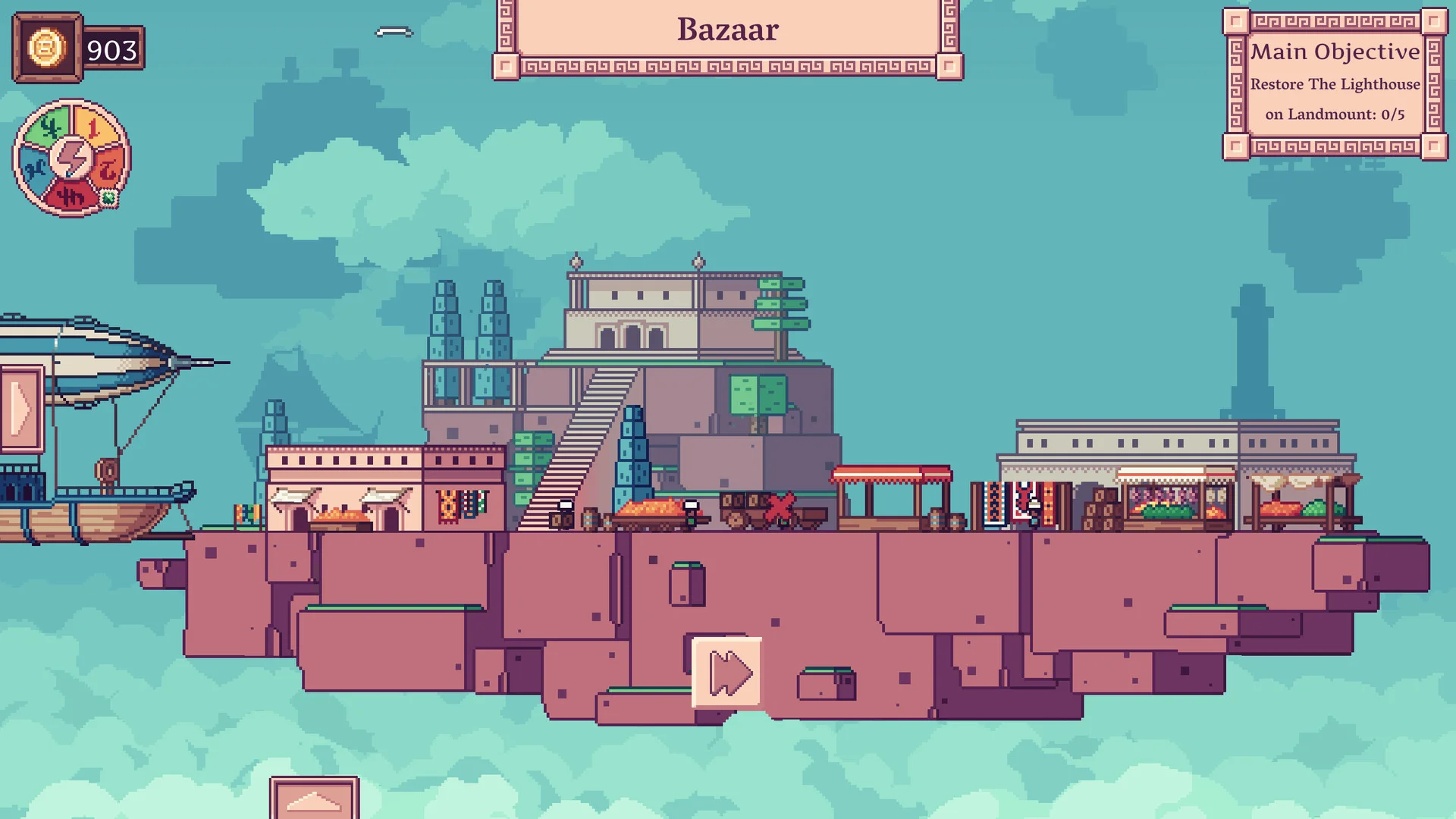Click the clover charm on the planet dial
This screenshot has width=1456, height=819.
click(108, 197)
